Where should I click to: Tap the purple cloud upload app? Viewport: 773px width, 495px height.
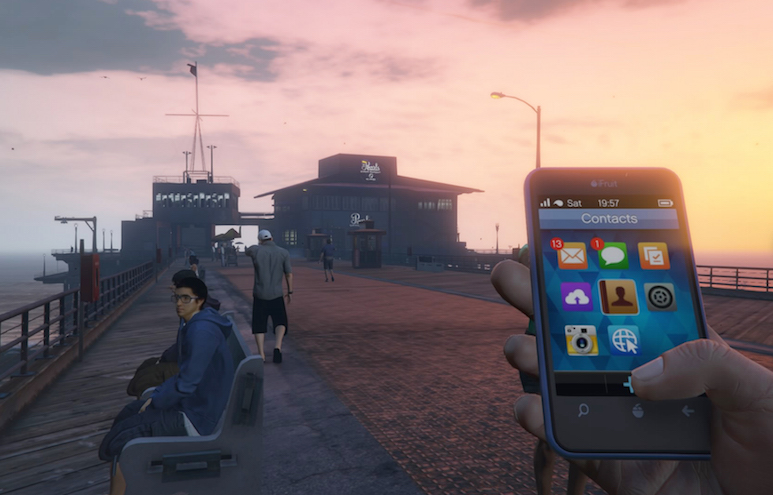[x=576, y=296]
